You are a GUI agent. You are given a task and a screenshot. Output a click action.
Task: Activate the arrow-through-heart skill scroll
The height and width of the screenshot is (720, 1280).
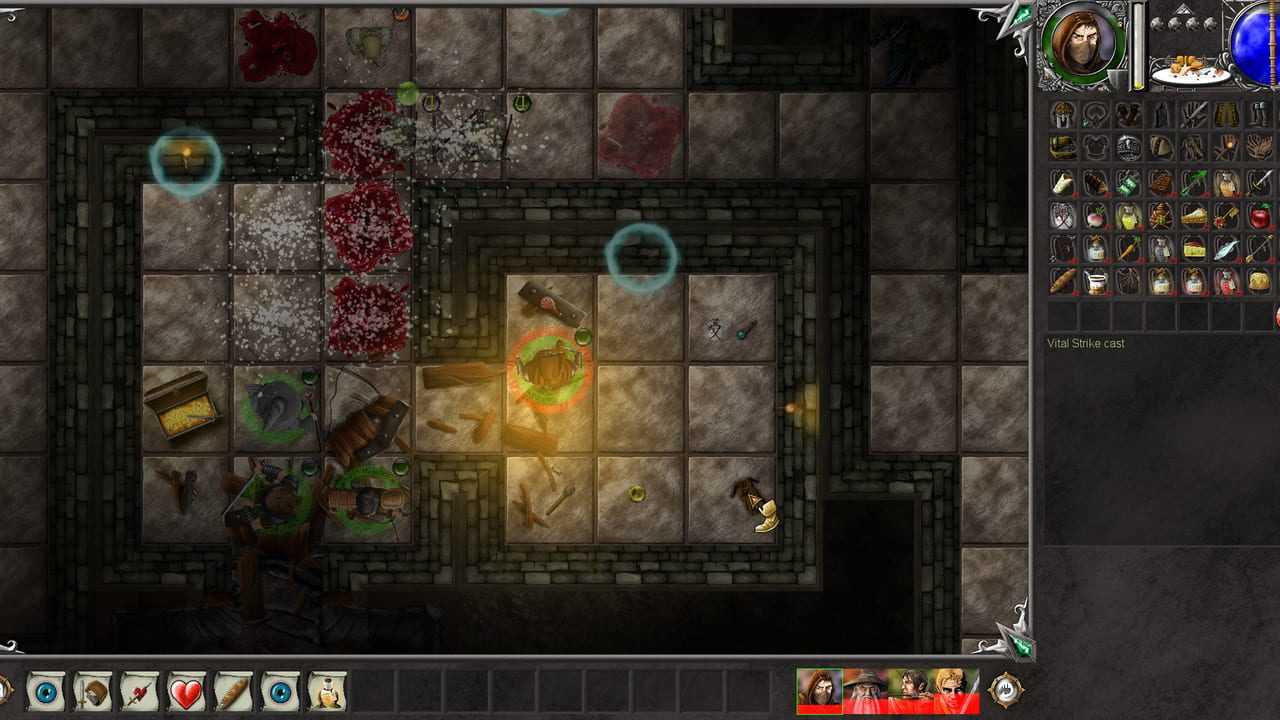(x=140, y=691)
